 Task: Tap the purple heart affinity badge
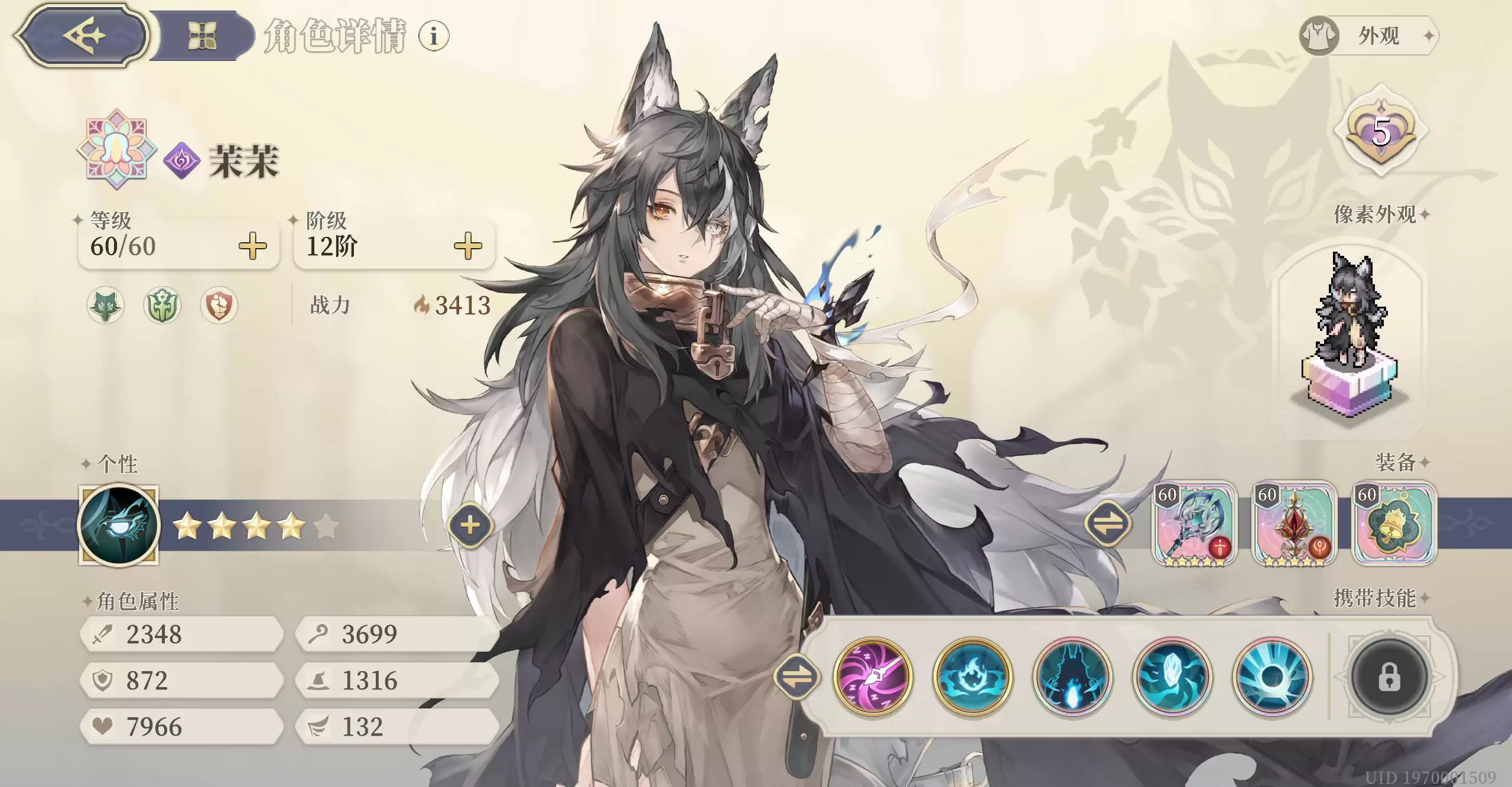pos(1380,132)
